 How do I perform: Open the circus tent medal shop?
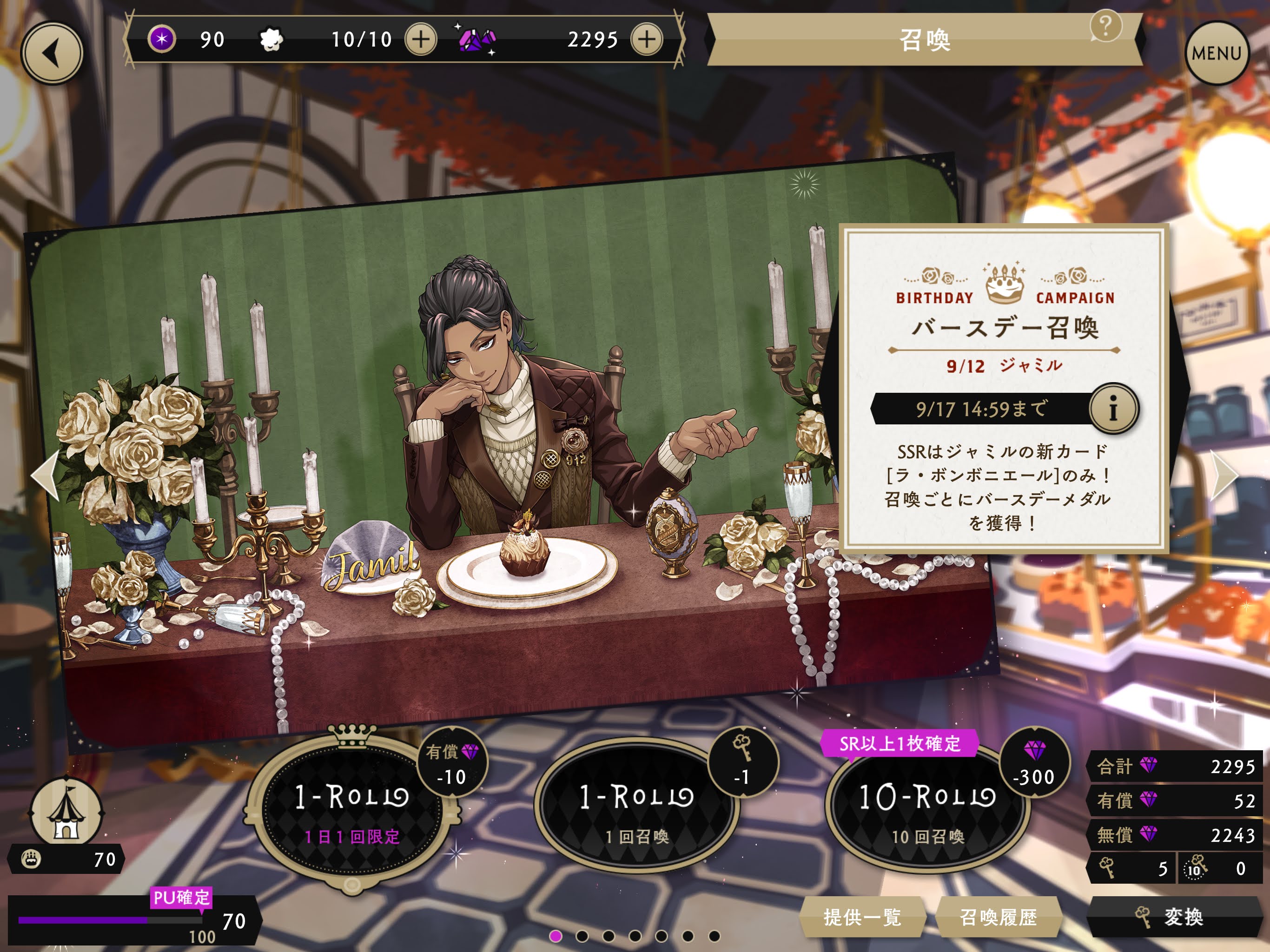click(66, 814)
